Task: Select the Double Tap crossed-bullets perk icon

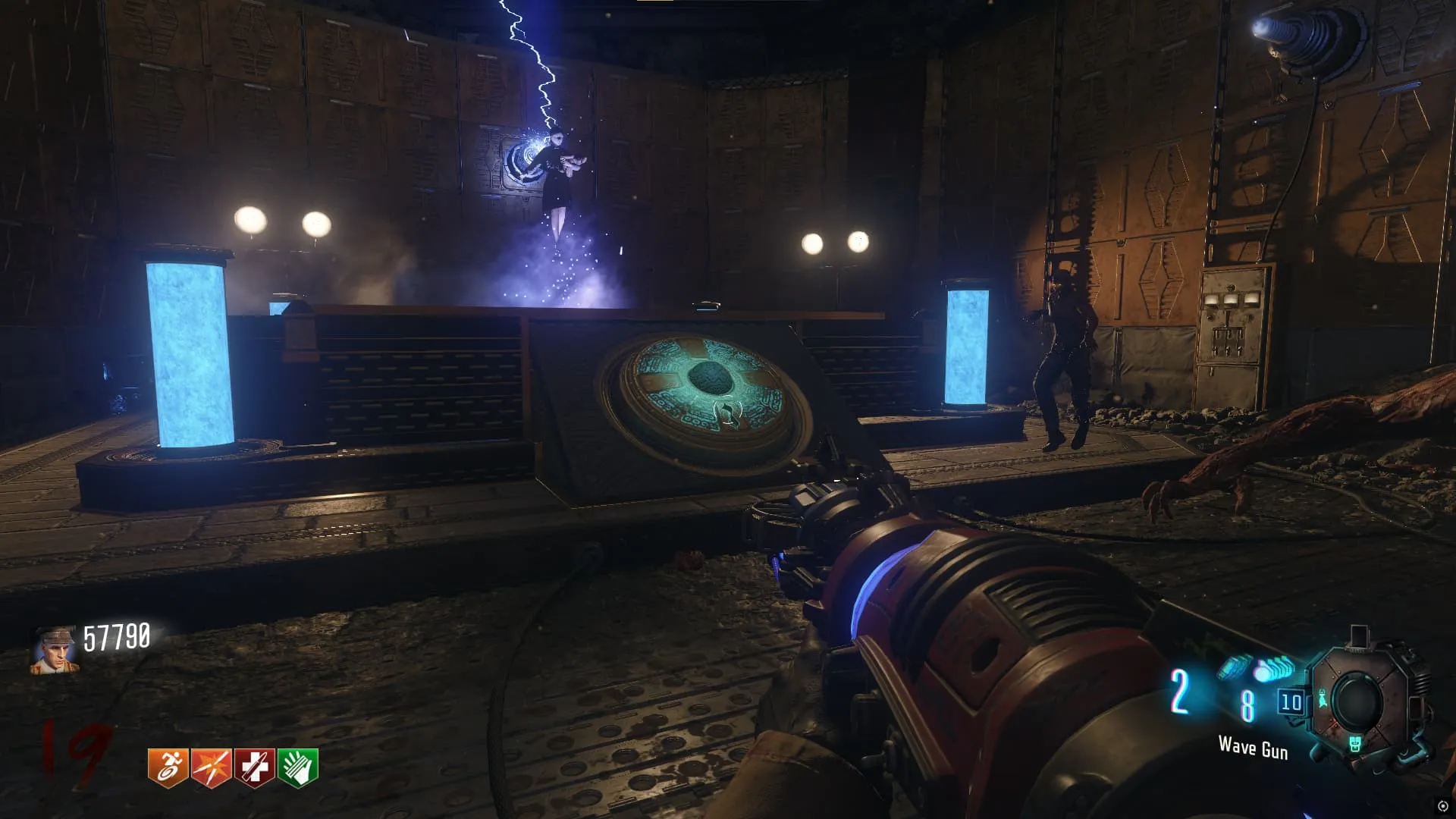Action: point(212,768)
